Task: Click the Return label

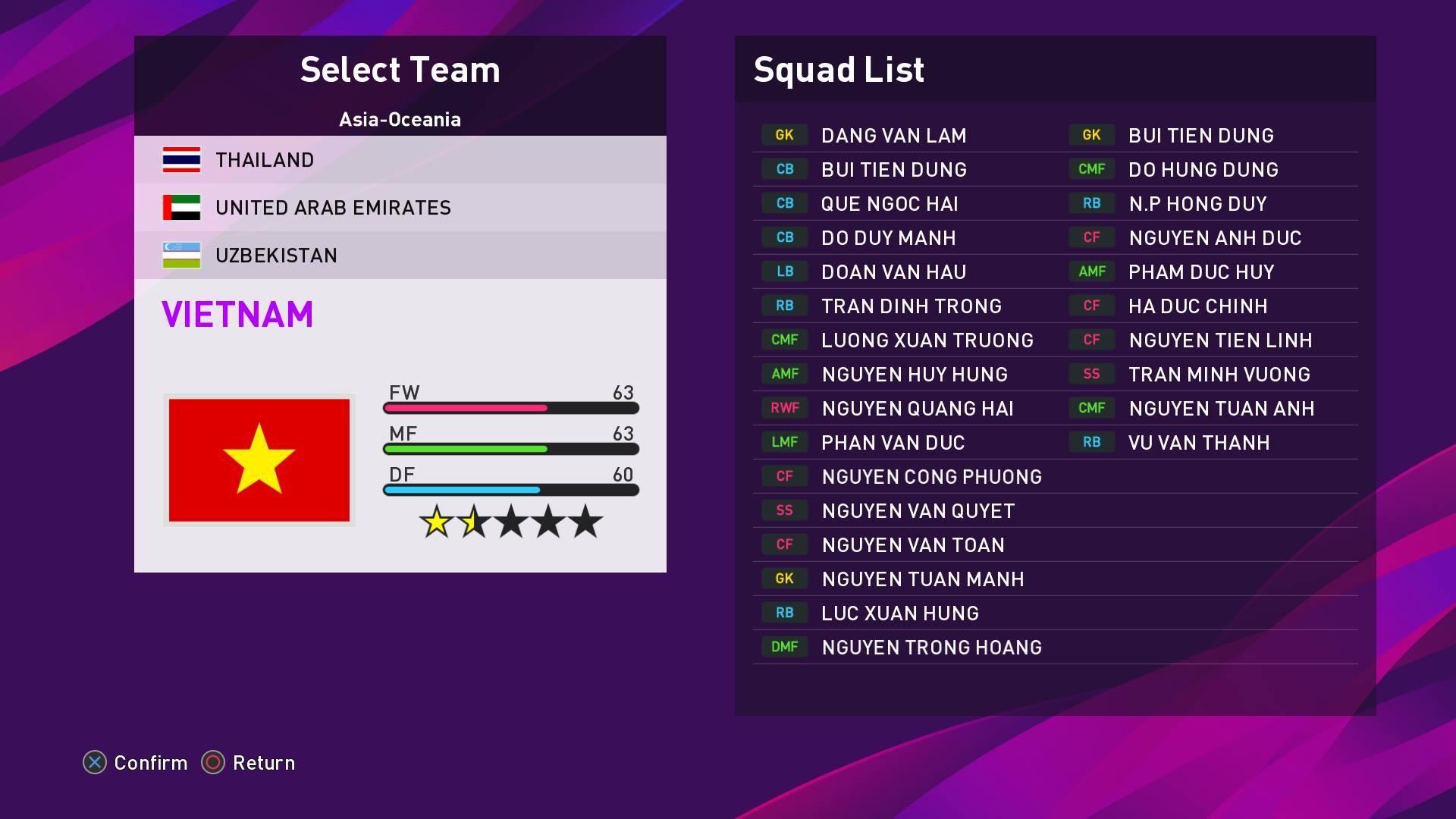Action: tap(264, 764)
